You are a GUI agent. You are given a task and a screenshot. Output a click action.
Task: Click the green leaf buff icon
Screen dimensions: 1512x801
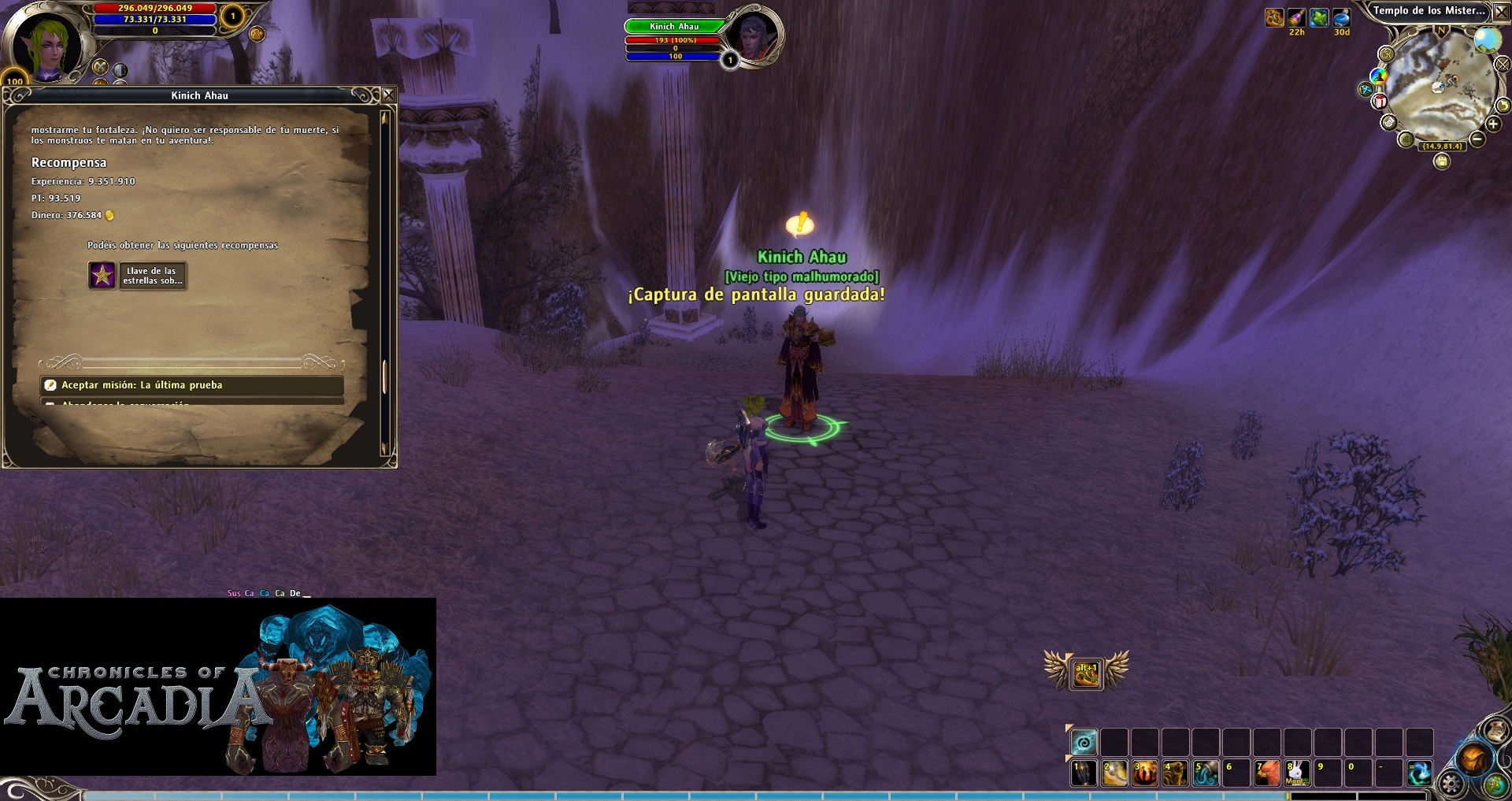coord(1319,17)
